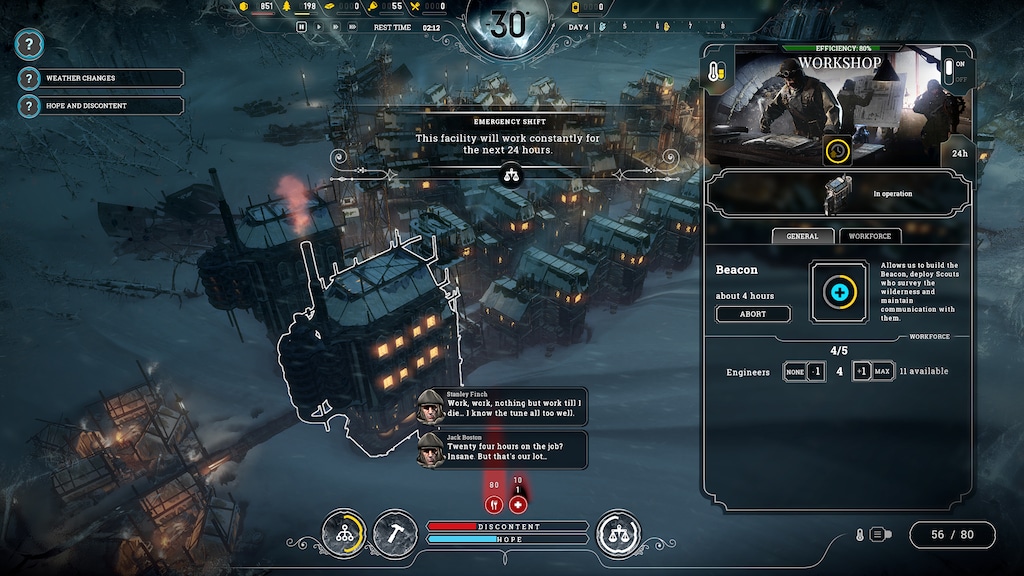Switch to the Workforce tab
The image size is (1024, 576).
(869, 236)
